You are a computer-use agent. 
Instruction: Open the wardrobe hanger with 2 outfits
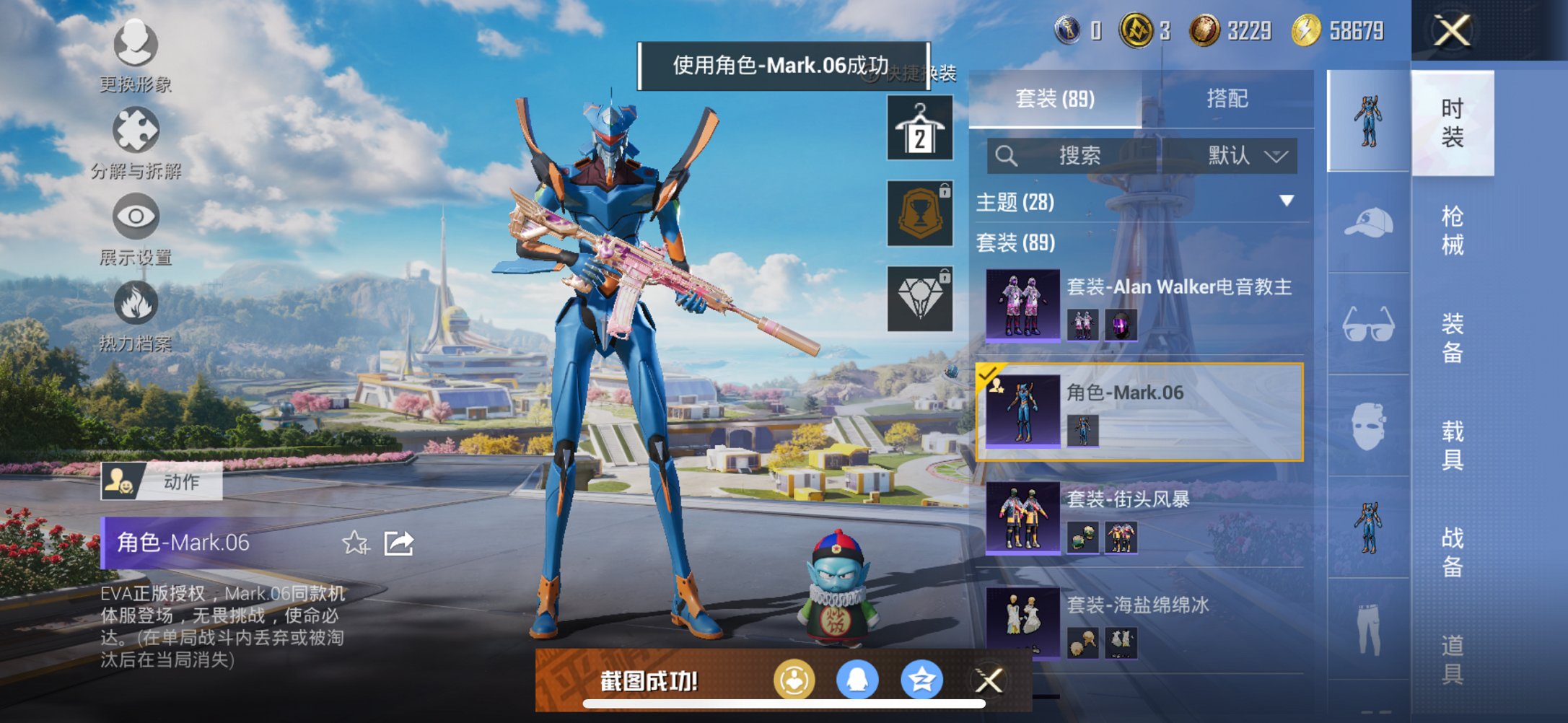click(x=919, y=128)
